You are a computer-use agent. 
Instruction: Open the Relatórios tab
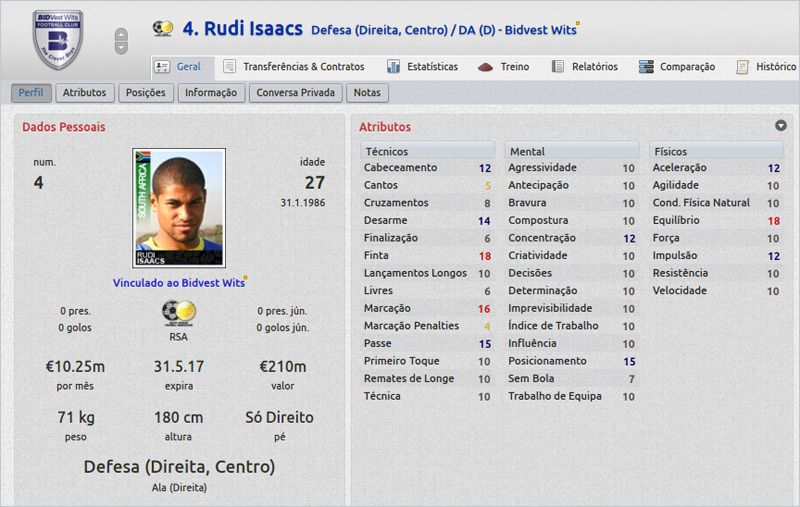pyautogui.click(x=586, y=67)
